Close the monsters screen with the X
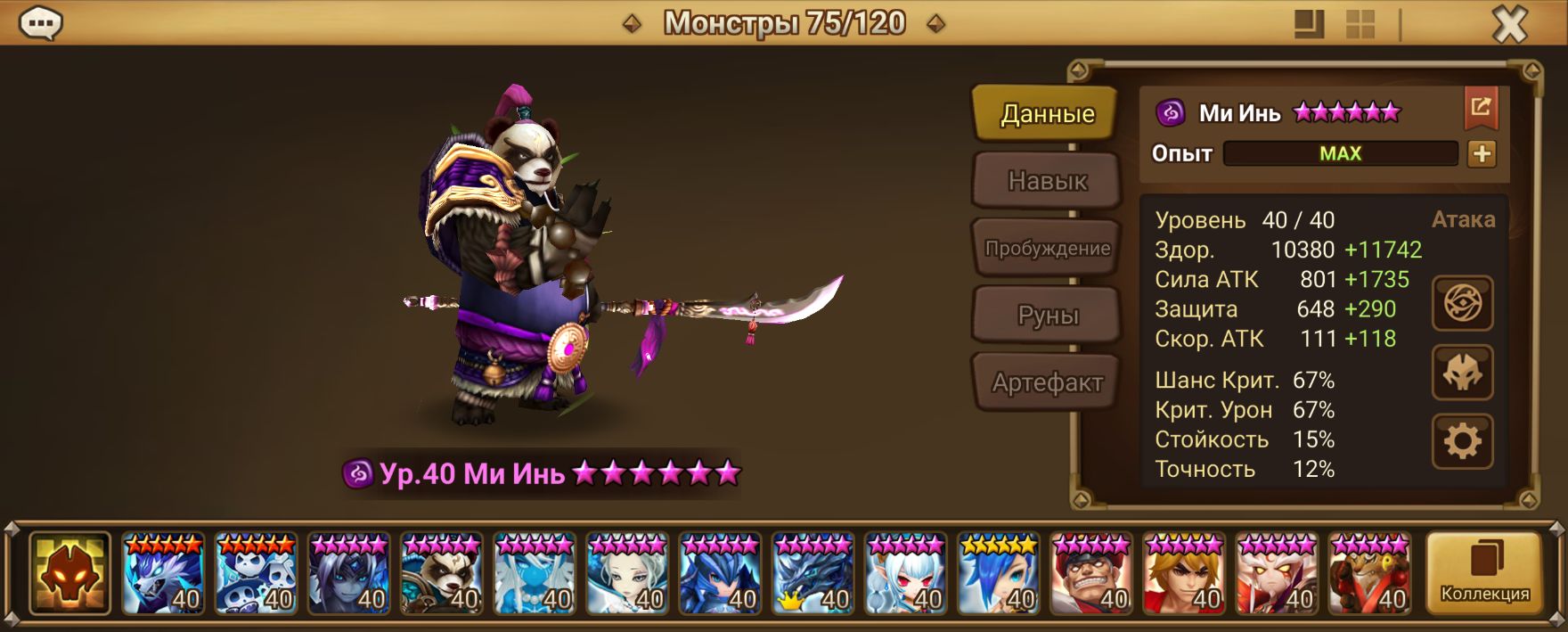This screenshot has height=632, width=1568. tap(1509, 25)
